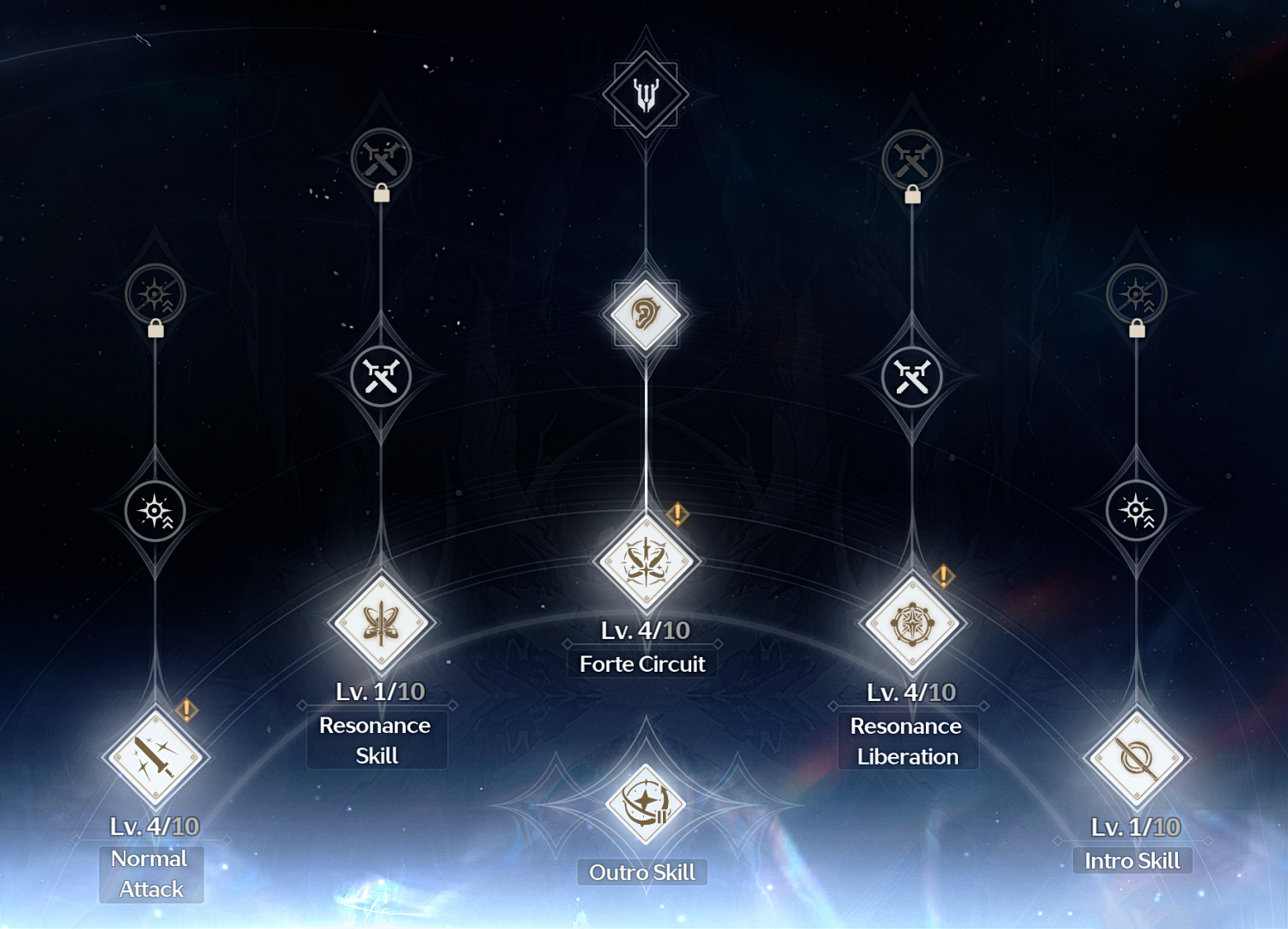Screen dimensions: 1288x929
Task: Choose the Resonance Liberation skill node
Action: 911,624
